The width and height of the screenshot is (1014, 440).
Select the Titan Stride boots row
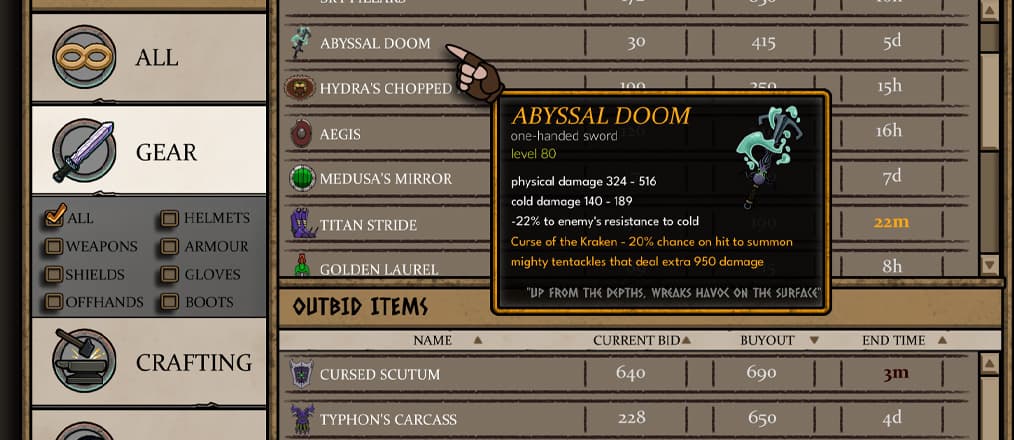pyautogui.click(x=368, y=224)
